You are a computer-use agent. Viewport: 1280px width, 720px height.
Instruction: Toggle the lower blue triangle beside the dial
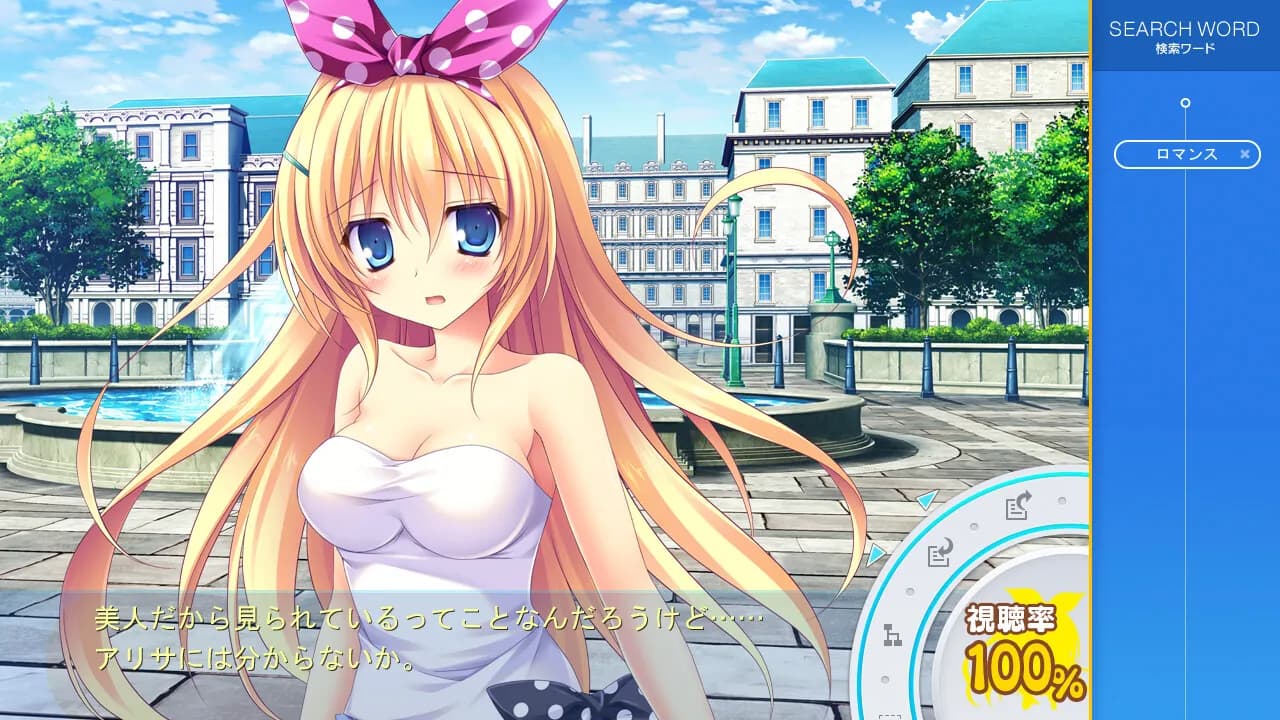click(x=874, y=554)
